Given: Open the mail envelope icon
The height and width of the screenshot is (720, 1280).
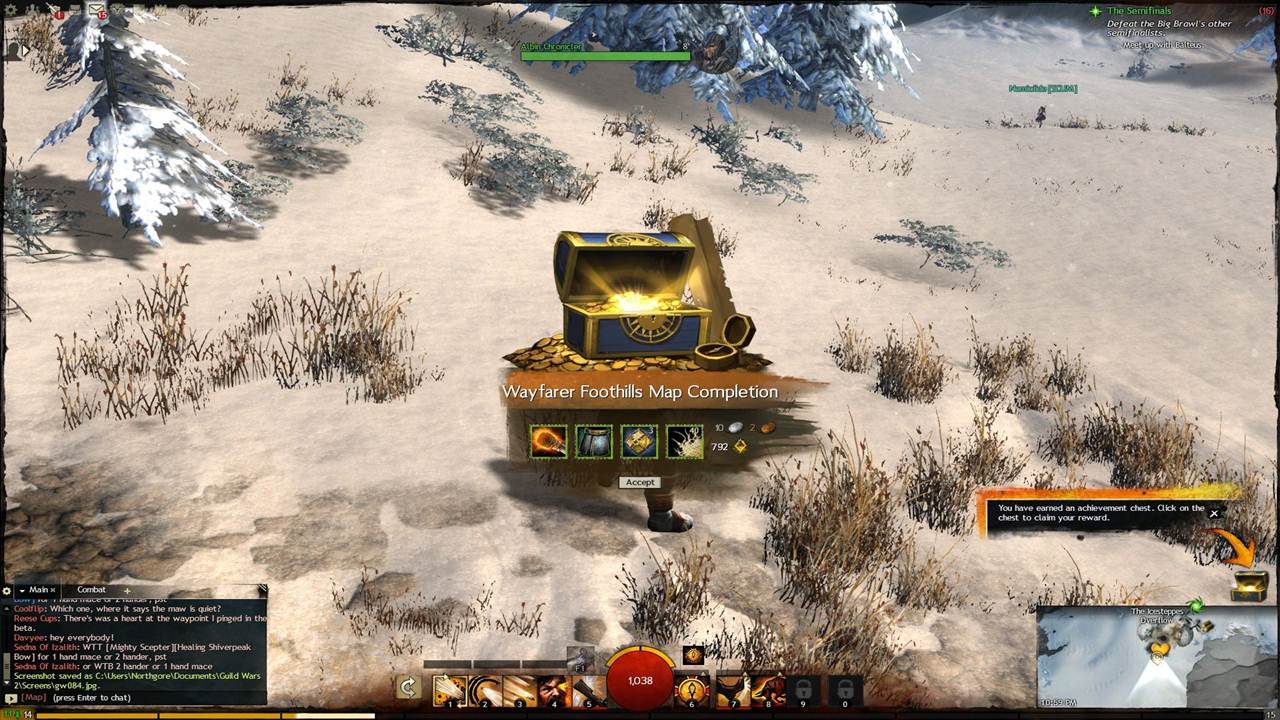Looking at the screenshot, I should tap(96, 10).
